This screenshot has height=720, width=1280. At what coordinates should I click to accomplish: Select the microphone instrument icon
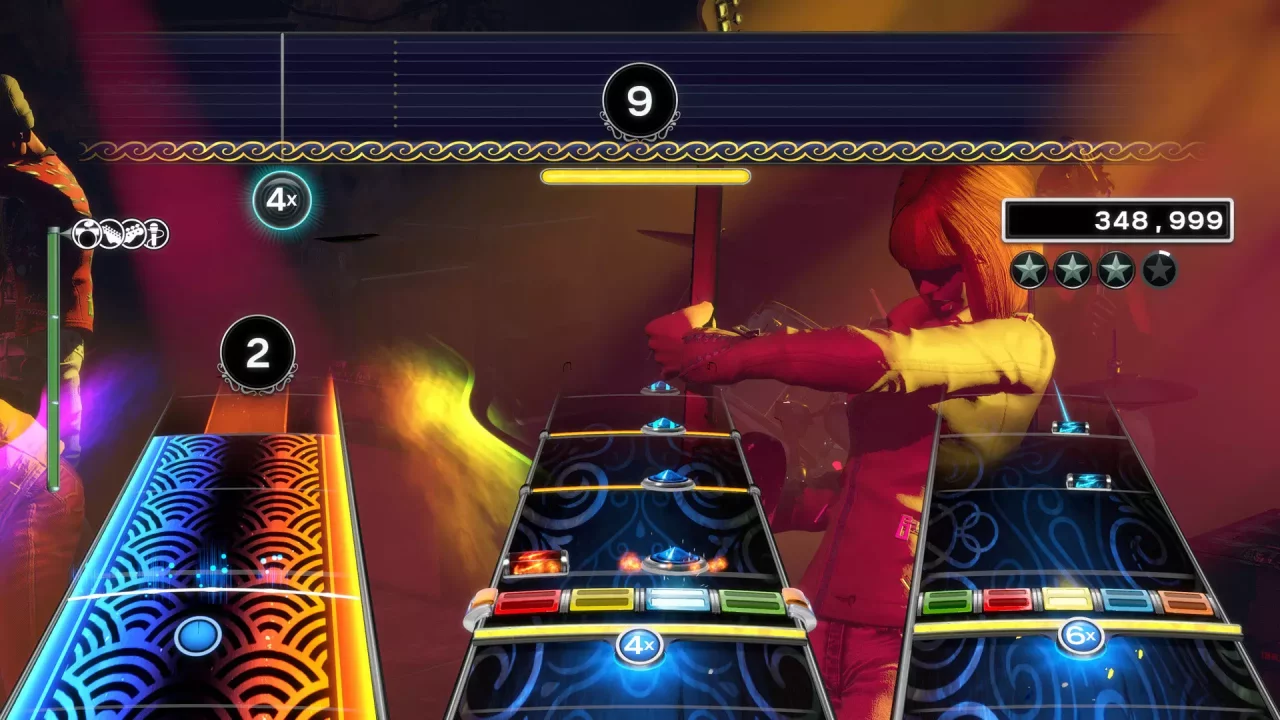coord(155,233)
